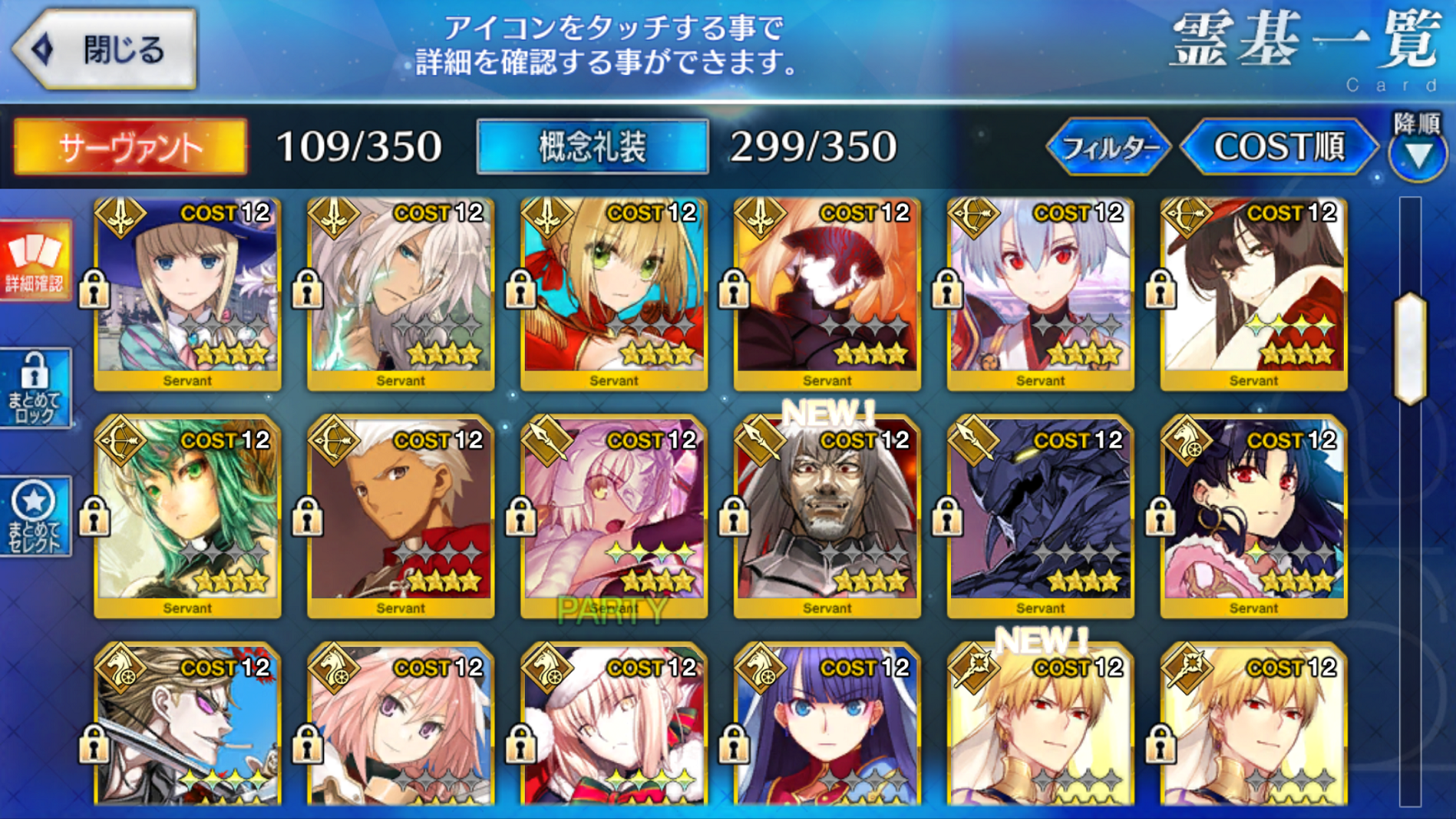The width and height of the screenshot is (1456, 819).
Task: Select the pink Lancer card marked PARTY
Action: tap(614, 519)
